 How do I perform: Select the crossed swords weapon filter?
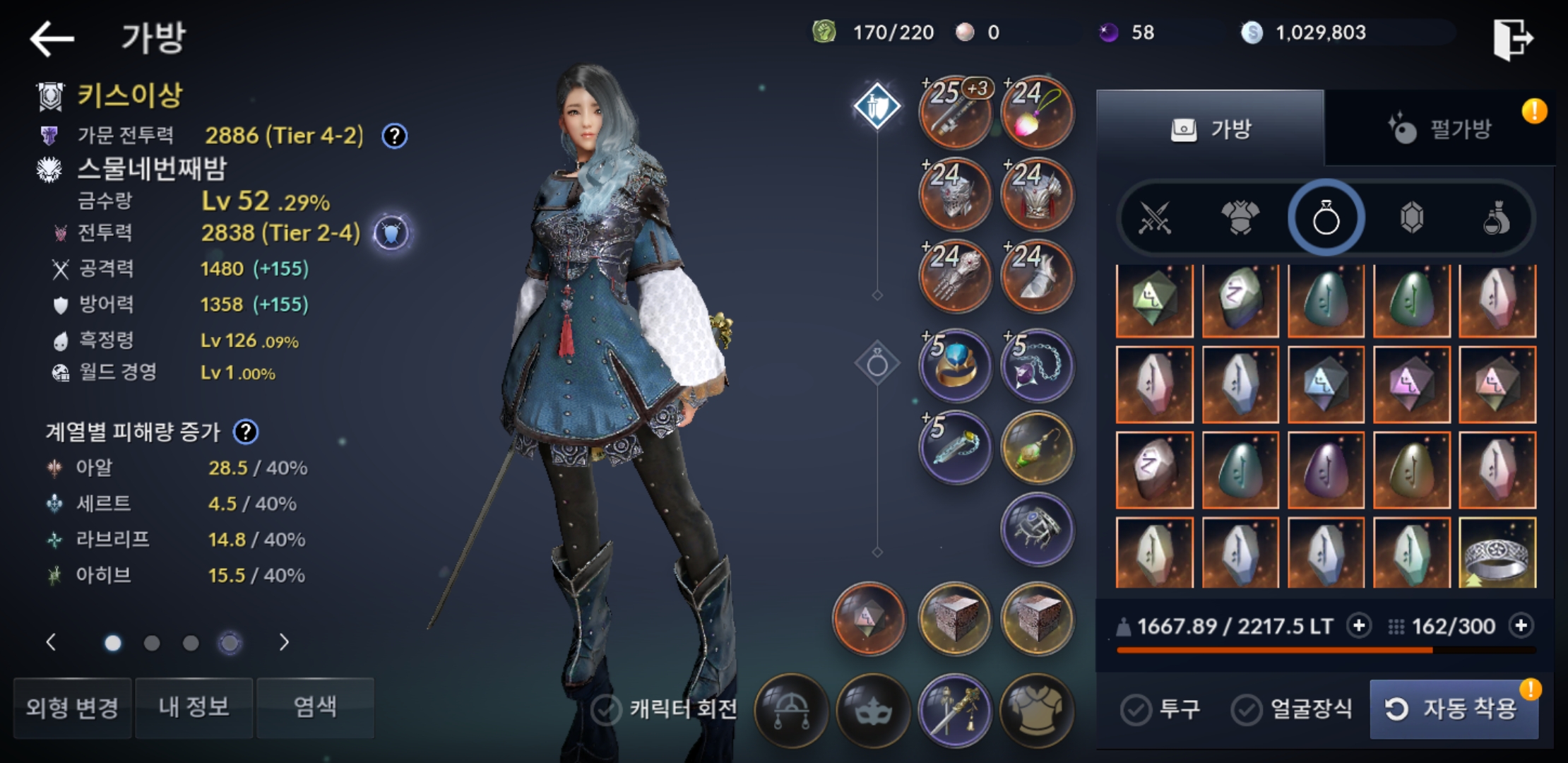[x=1155, y=218]
